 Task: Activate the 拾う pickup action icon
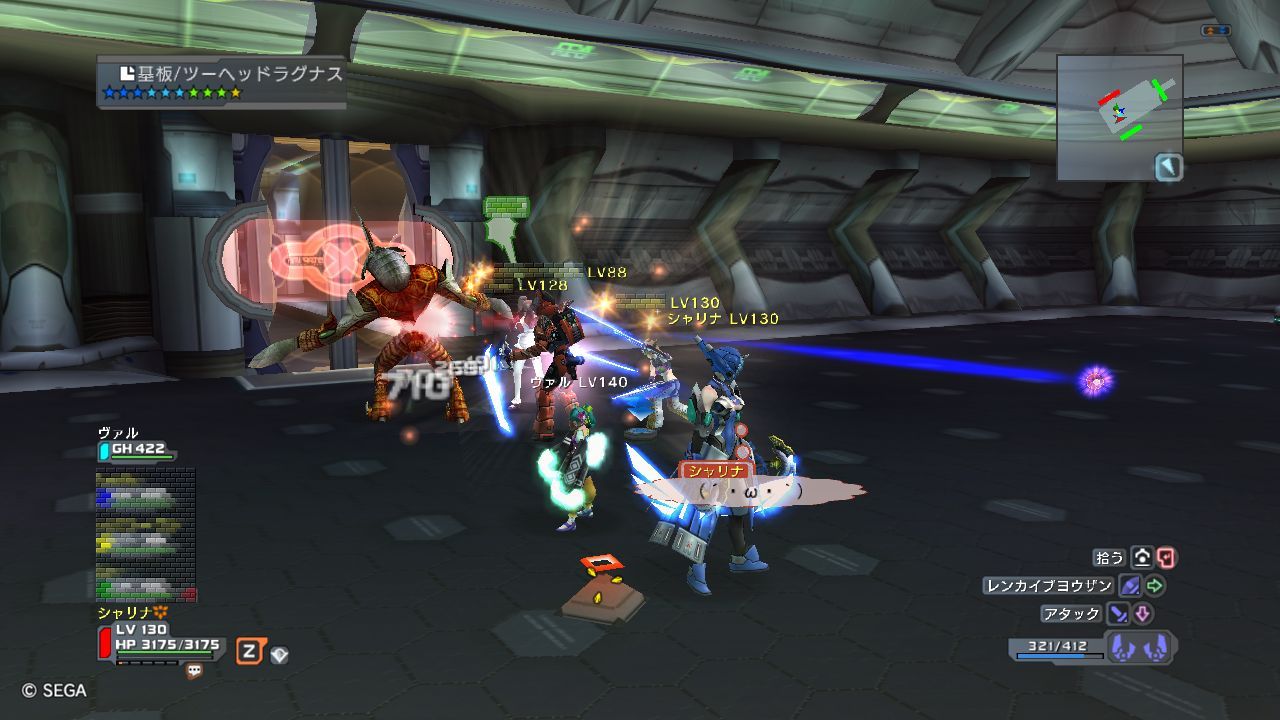tap(1142, 558)
